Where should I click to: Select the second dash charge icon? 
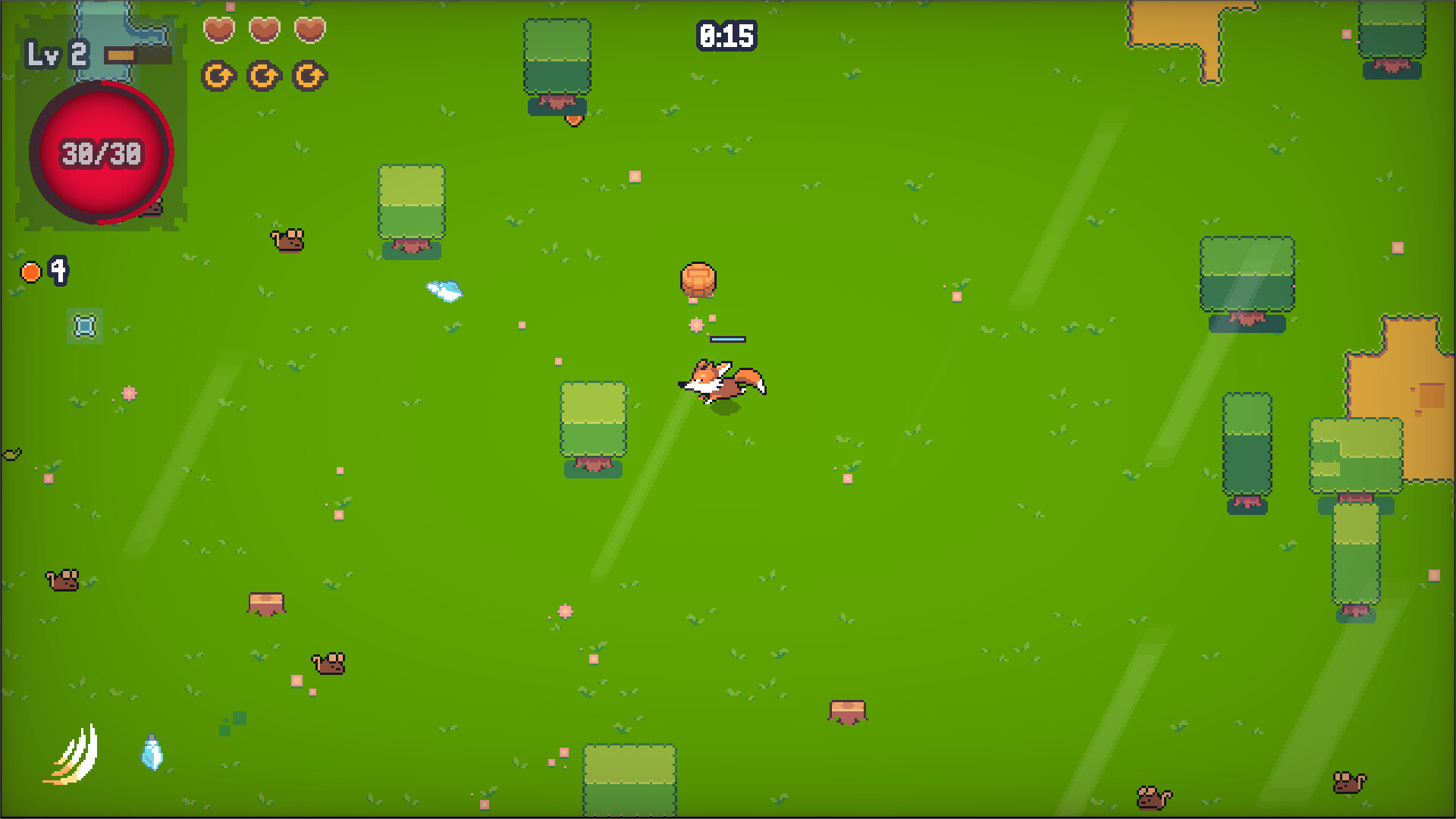pyautogui.click(x=263, y=76)
